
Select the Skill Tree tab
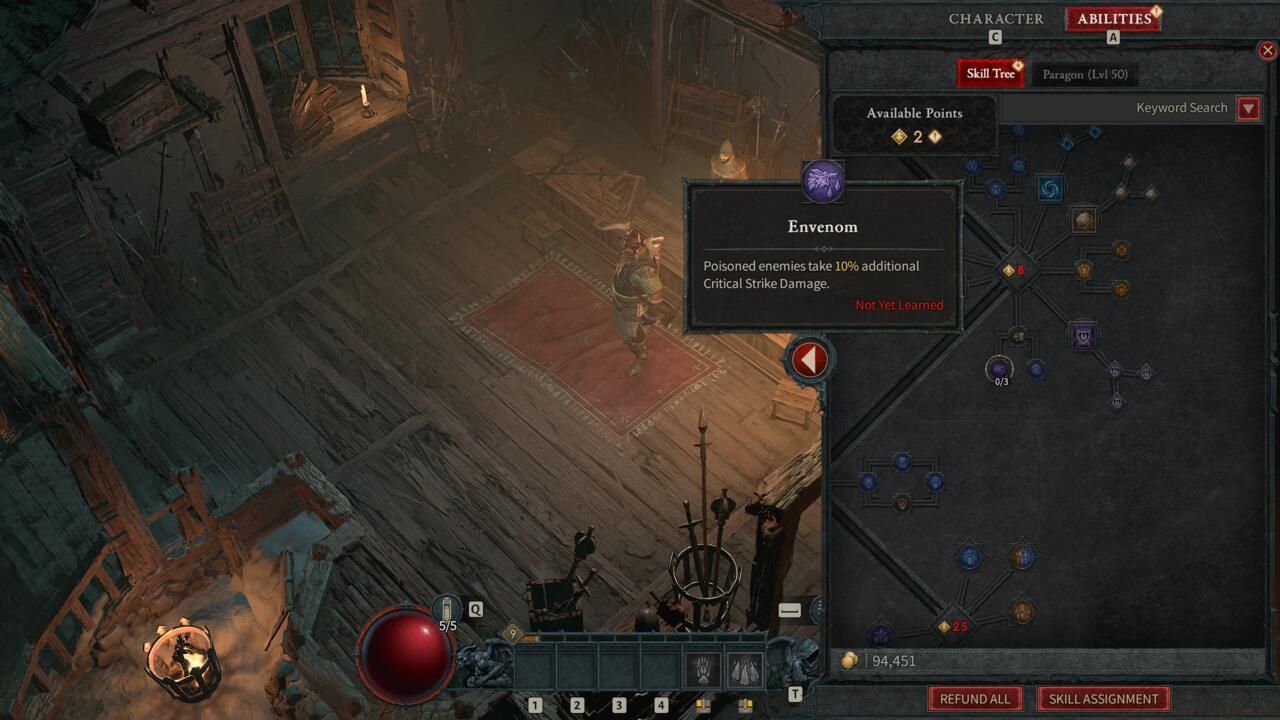(x=990, y=74)
